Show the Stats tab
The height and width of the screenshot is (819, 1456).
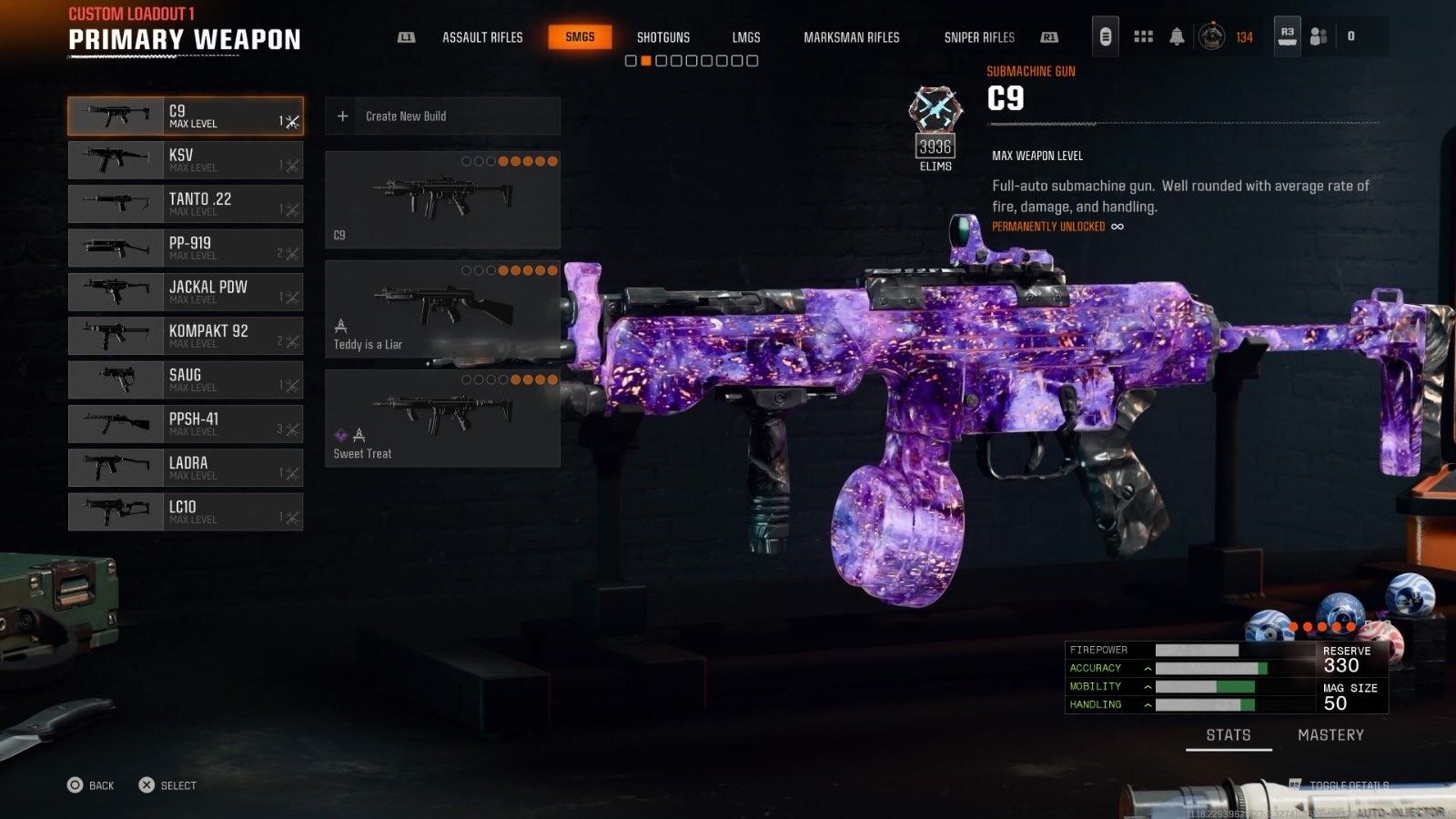pyautogui.click(x=1228, y=735)
